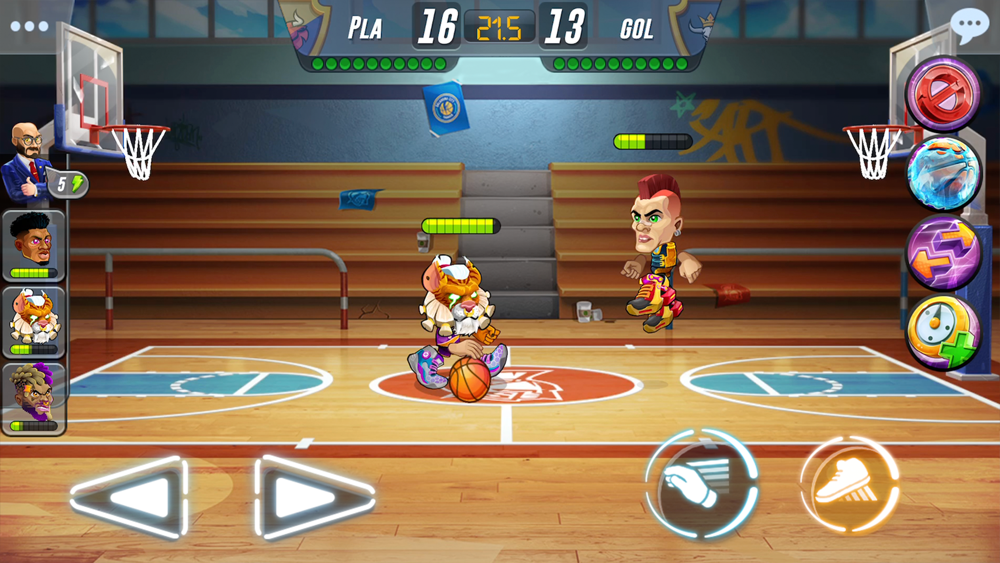Trigger the purple swap arrows power-up
The image size is (1000, 563).
coord(943,252)
